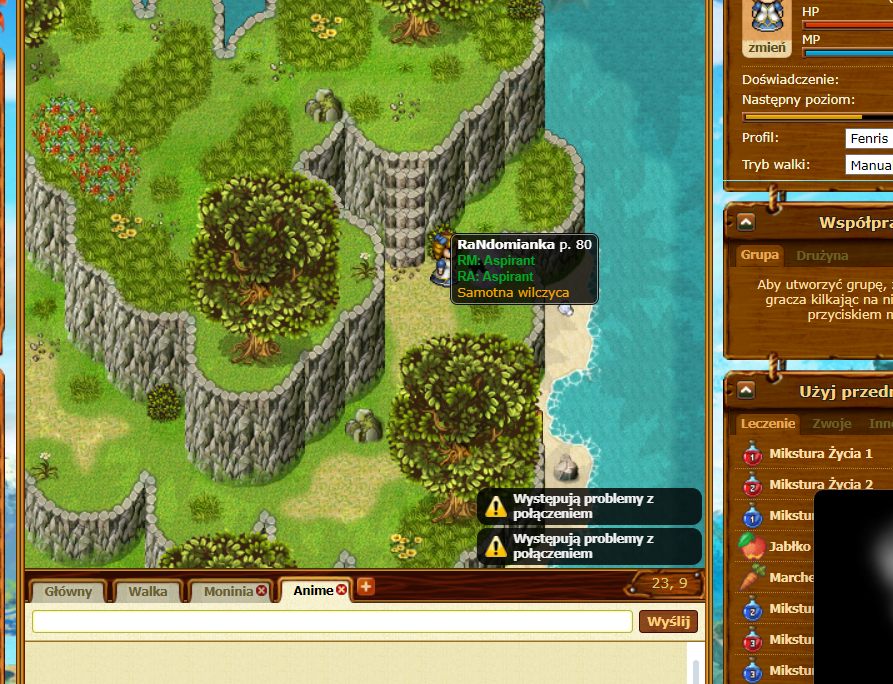Focus the chat message input field
This screenshot has height=684, width=893.
click(332, 621)
